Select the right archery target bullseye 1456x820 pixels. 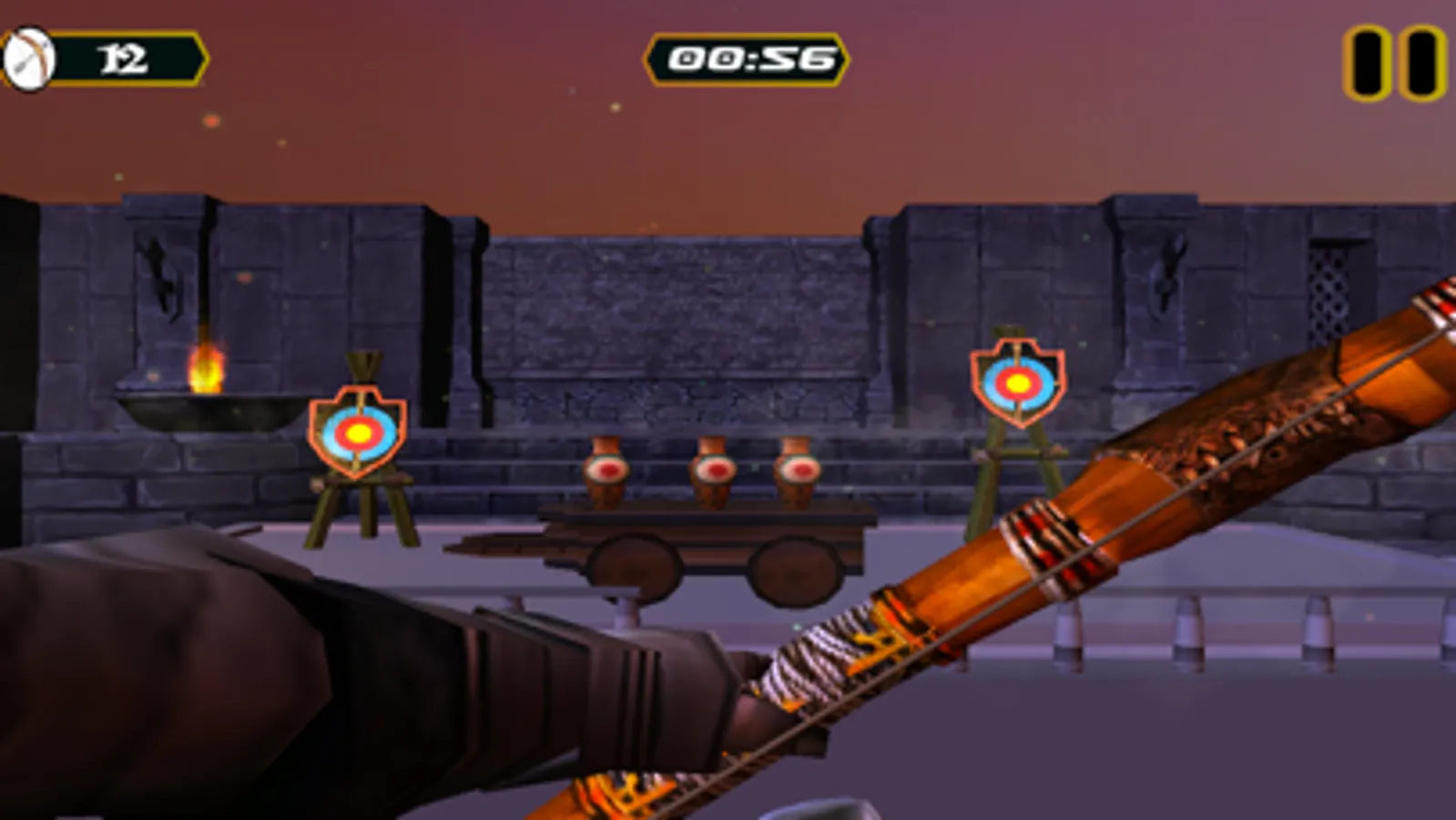(1017, 383)
